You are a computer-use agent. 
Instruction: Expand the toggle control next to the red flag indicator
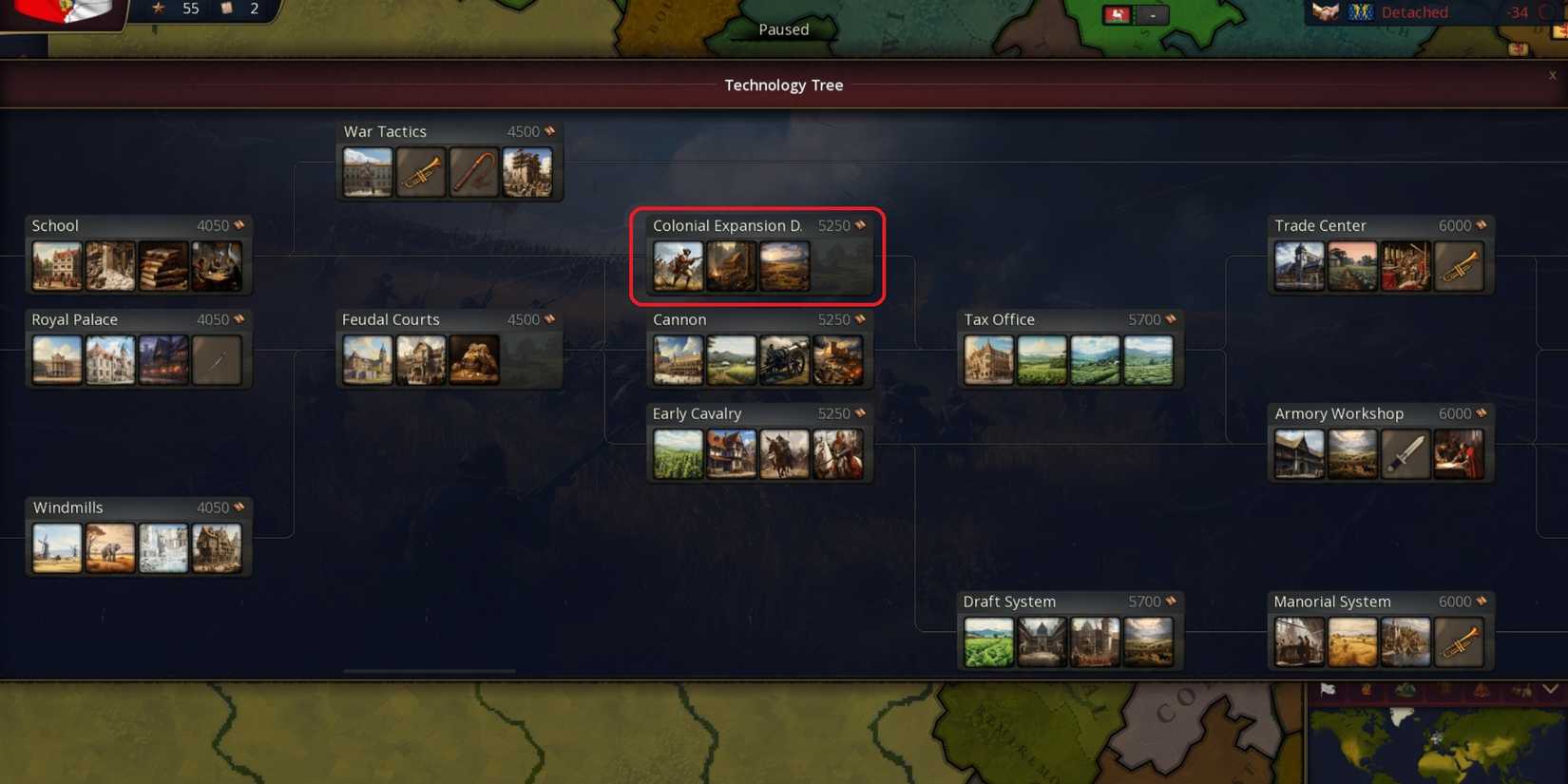1150,14
